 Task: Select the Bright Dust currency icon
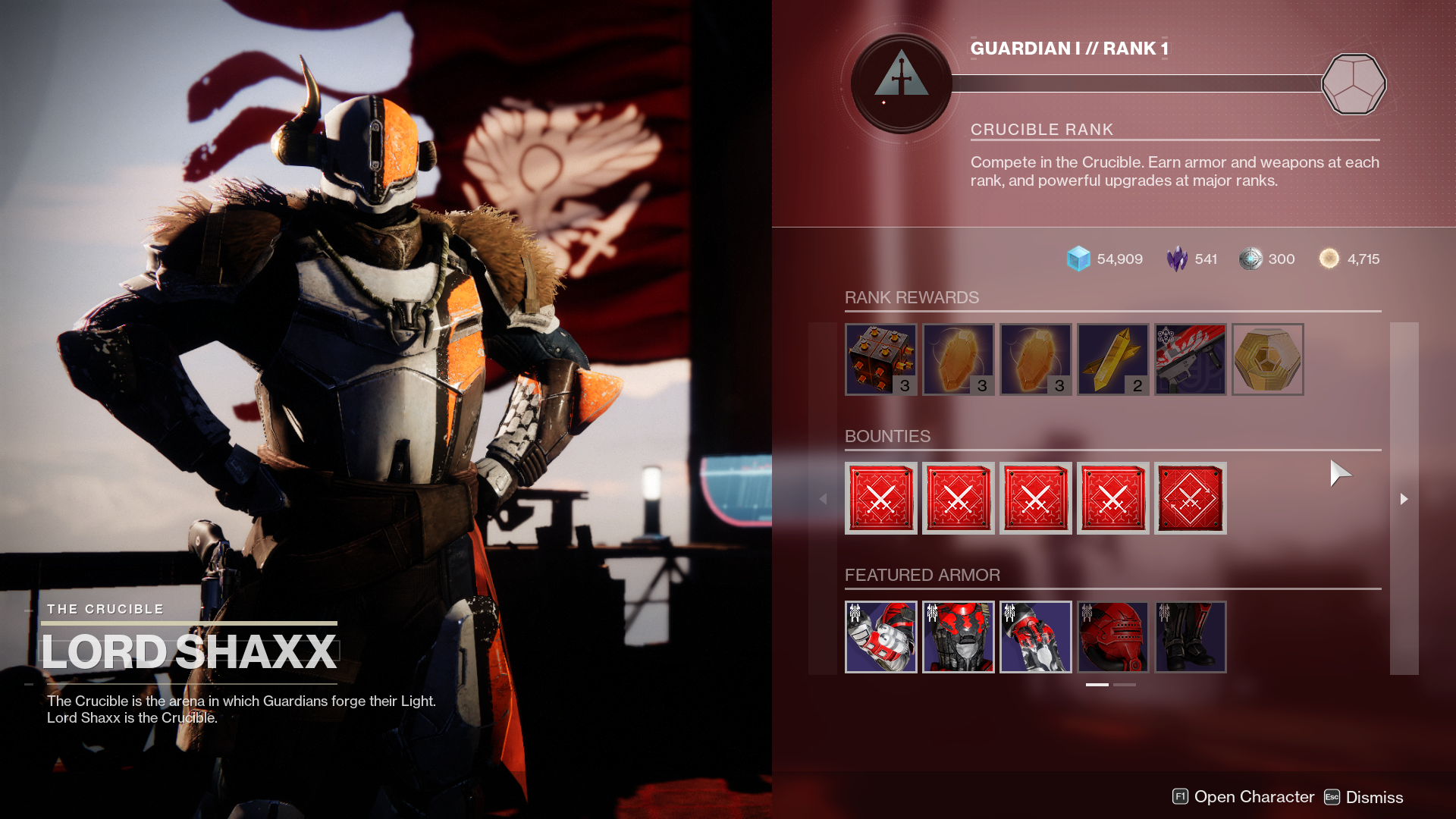[x=1329, y=259]
